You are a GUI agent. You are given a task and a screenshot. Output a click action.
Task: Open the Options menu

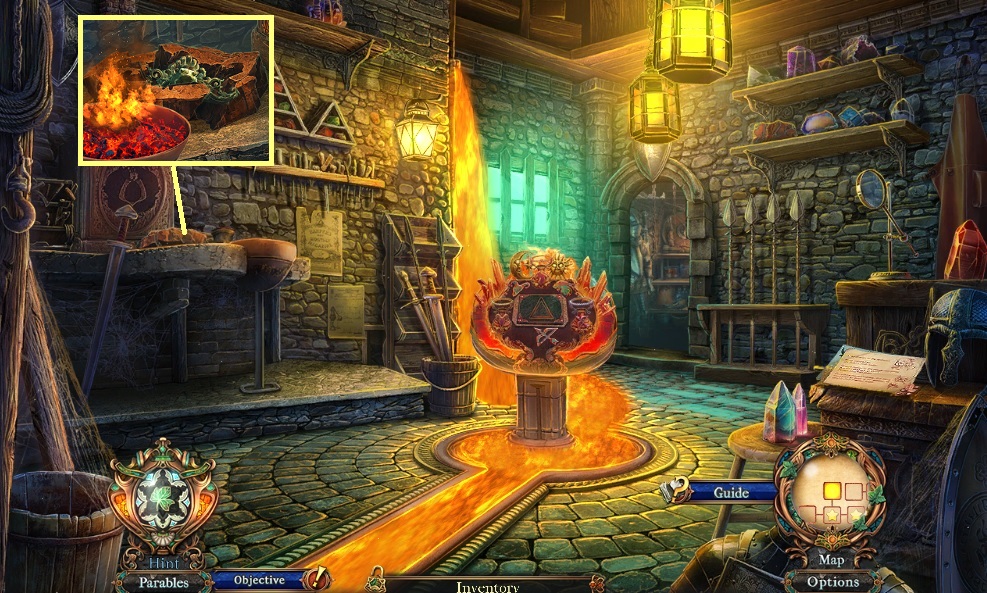832,581
